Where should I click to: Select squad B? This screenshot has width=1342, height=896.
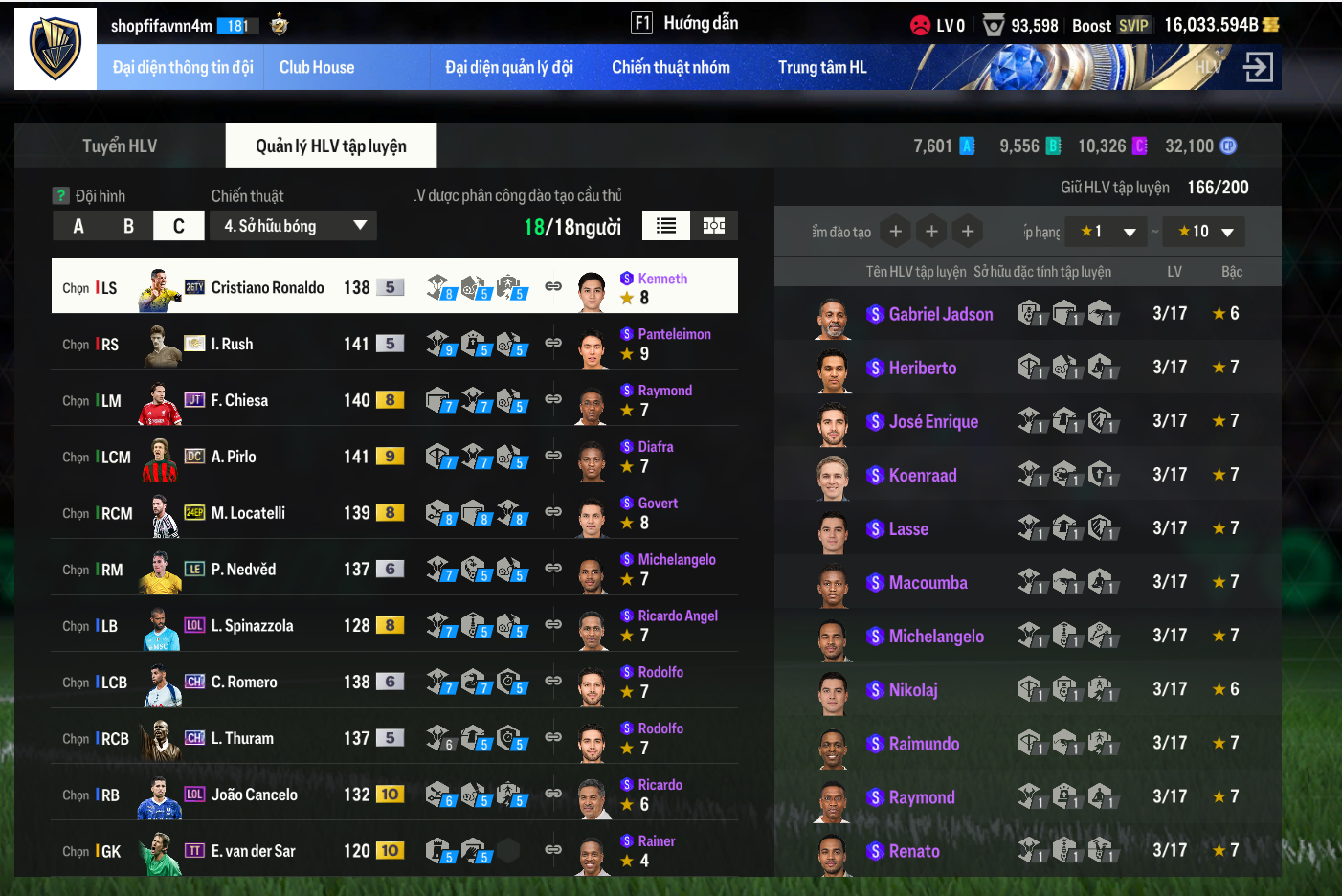[x=128, y=226]
